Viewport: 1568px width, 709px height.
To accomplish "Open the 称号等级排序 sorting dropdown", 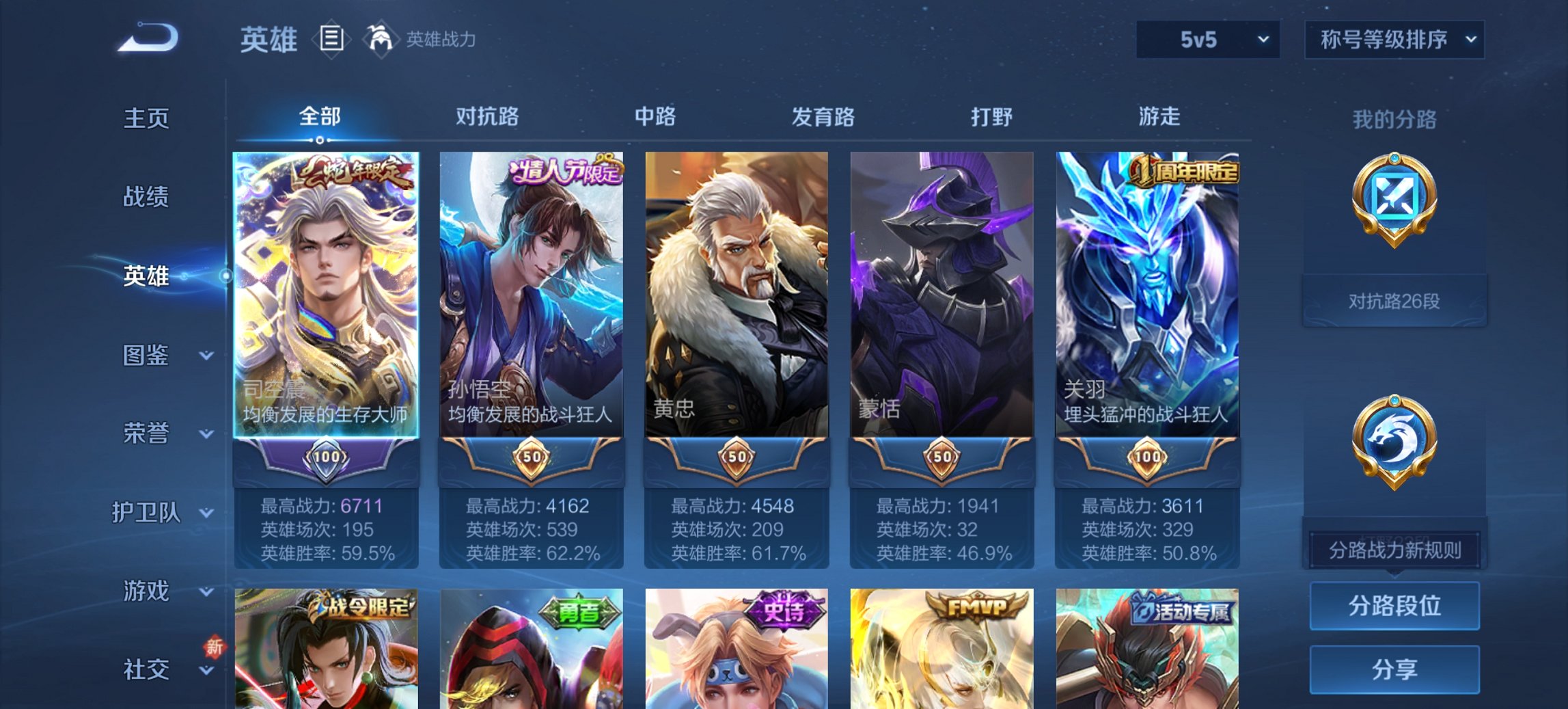I will (x=1394, y=40).
